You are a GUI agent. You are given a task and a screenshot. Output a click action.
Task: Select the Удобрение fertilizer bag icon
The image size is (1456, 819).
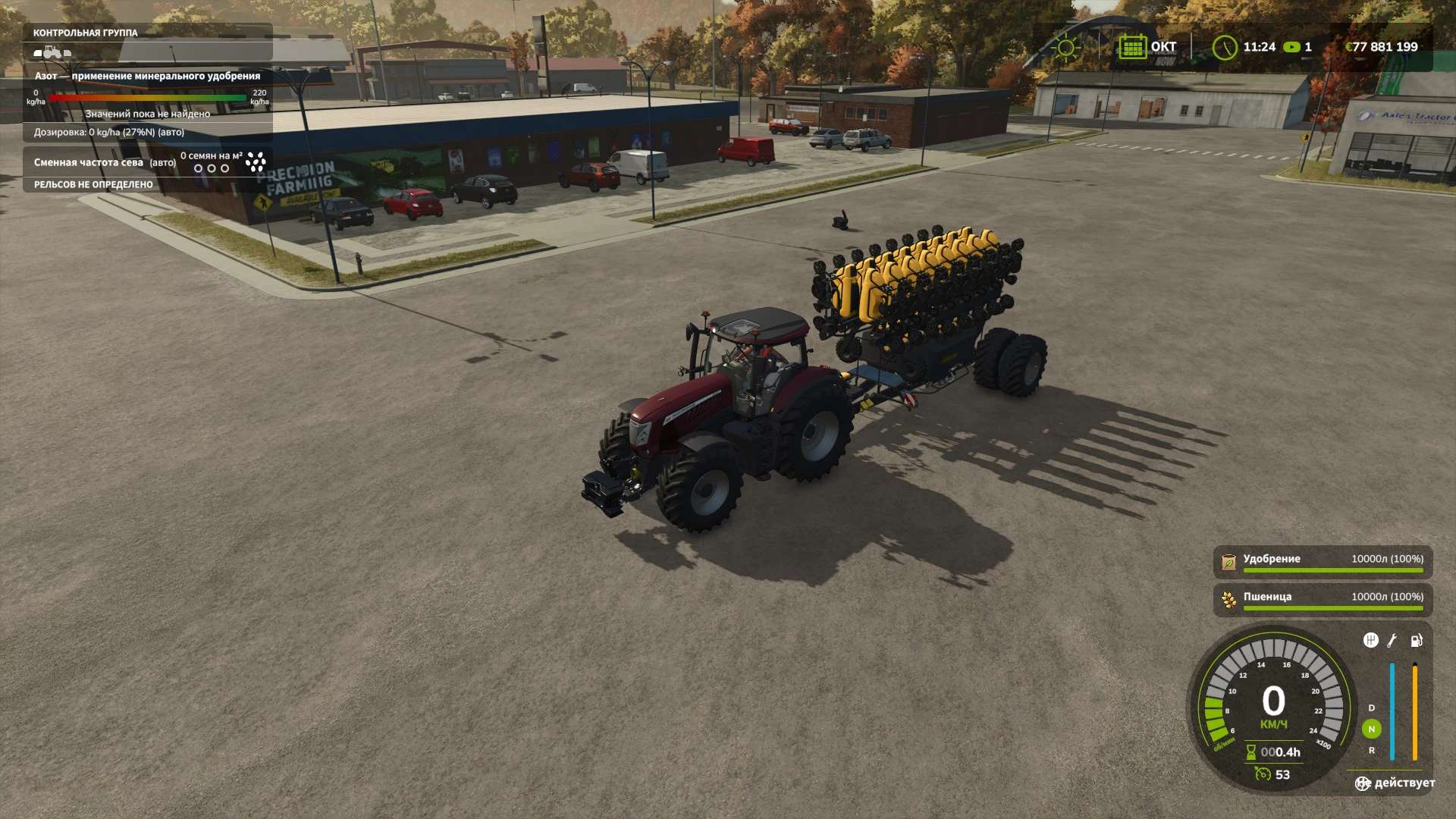pos(1228,562)
